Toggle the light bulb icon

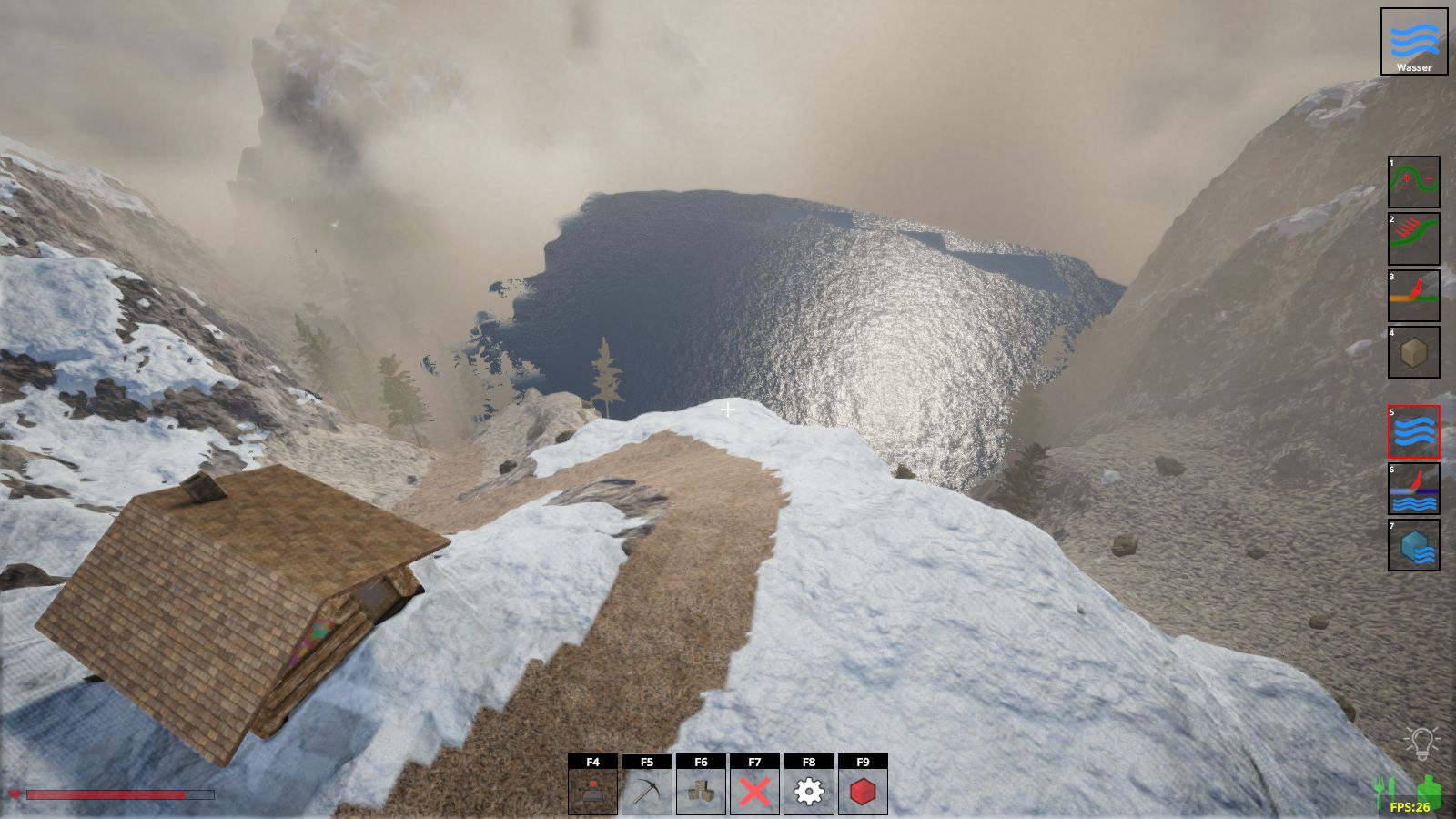1420,743
